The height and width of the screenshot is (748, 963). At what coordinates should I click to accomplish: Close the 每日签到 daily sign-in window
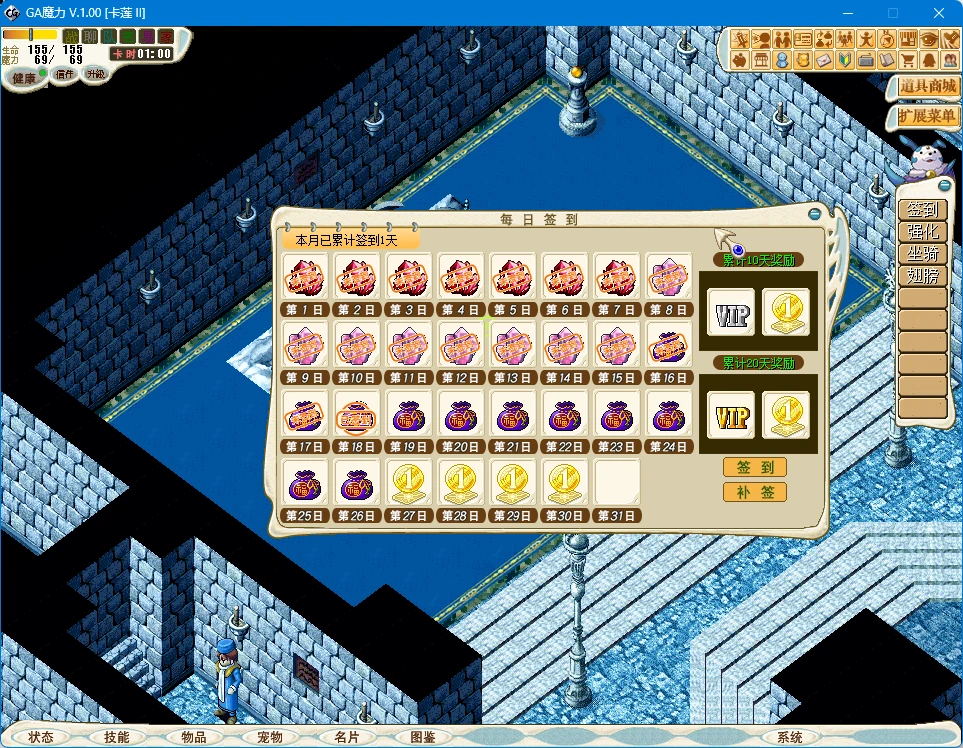click(814, 213)
